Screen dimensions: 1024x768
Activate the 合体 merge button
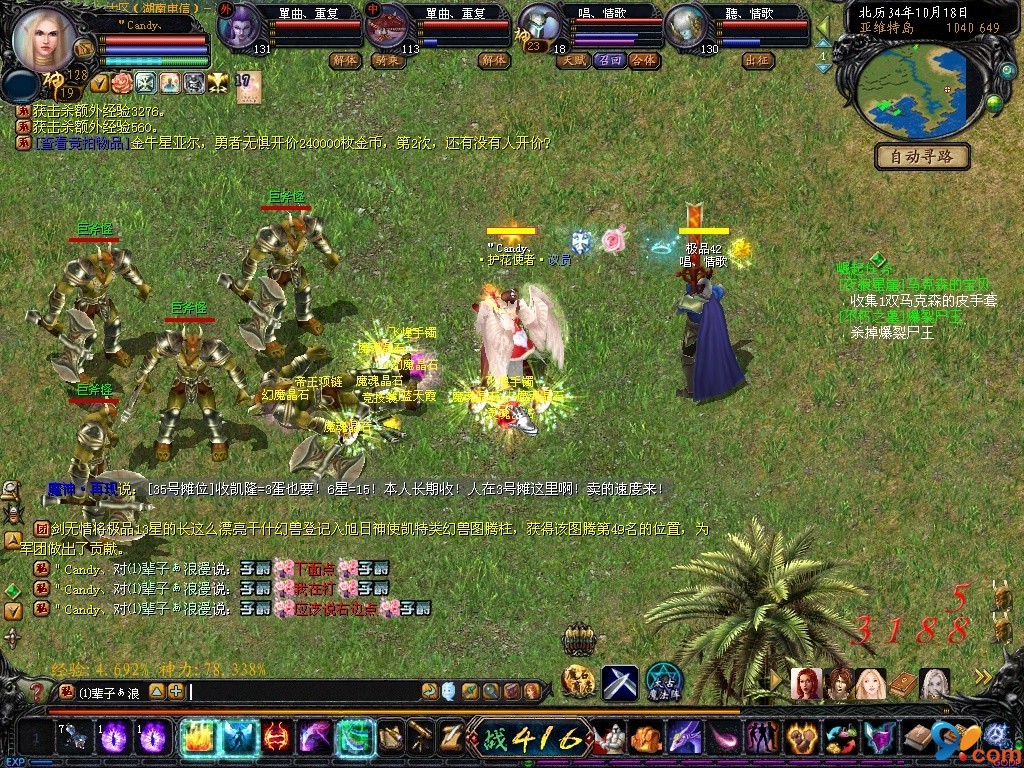[x=643, y=60]
